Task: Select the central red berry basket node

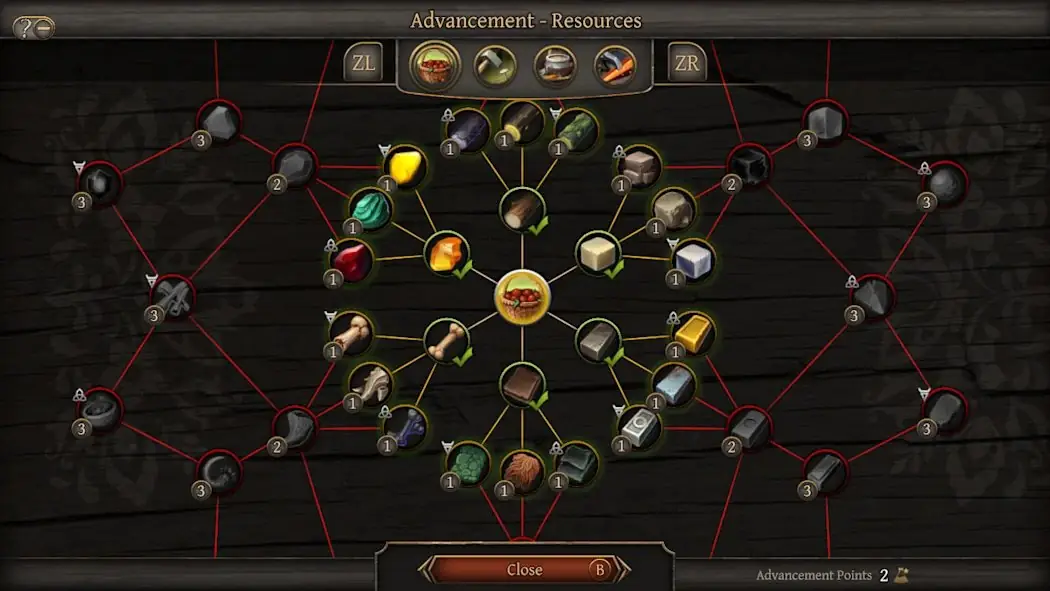Action: [522, 297]
